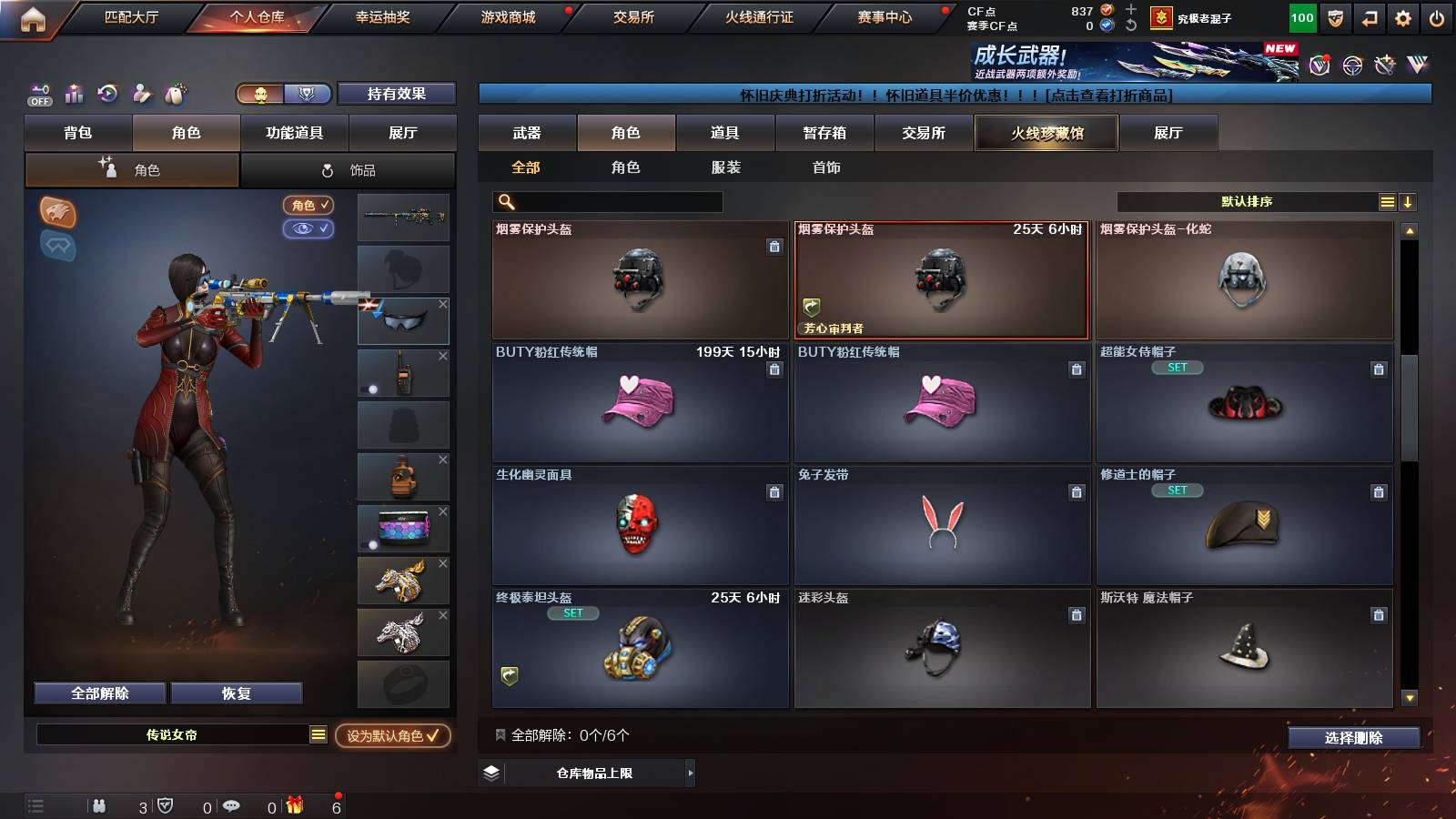The width and height of the screenshot is (1456, 819).
Task: Open the settings gear in the top right
Action: [x=1402, y=16]
